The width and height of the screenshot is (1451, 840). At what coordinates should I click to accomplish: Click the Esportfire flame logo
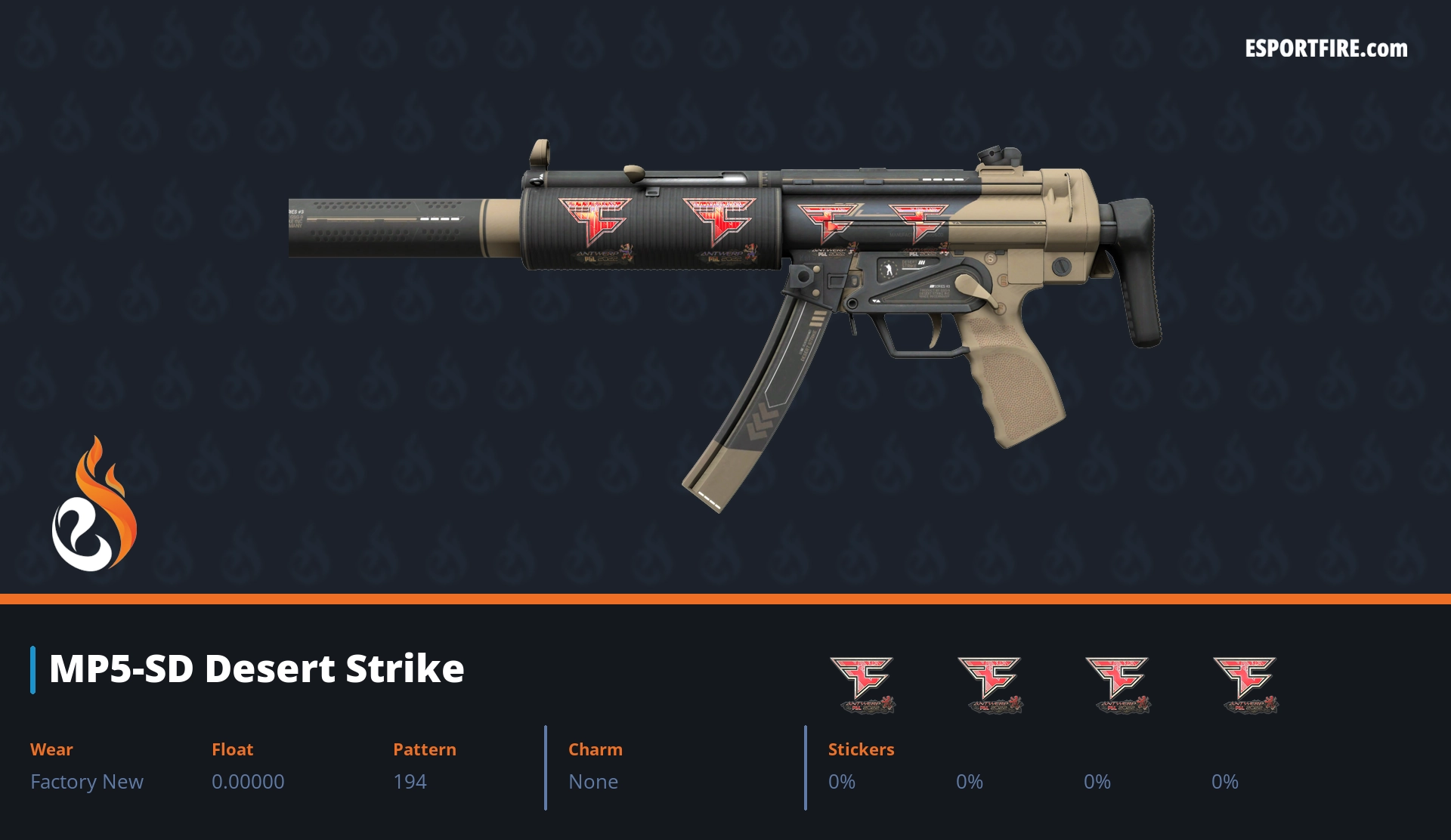click(x=94, y=505)
